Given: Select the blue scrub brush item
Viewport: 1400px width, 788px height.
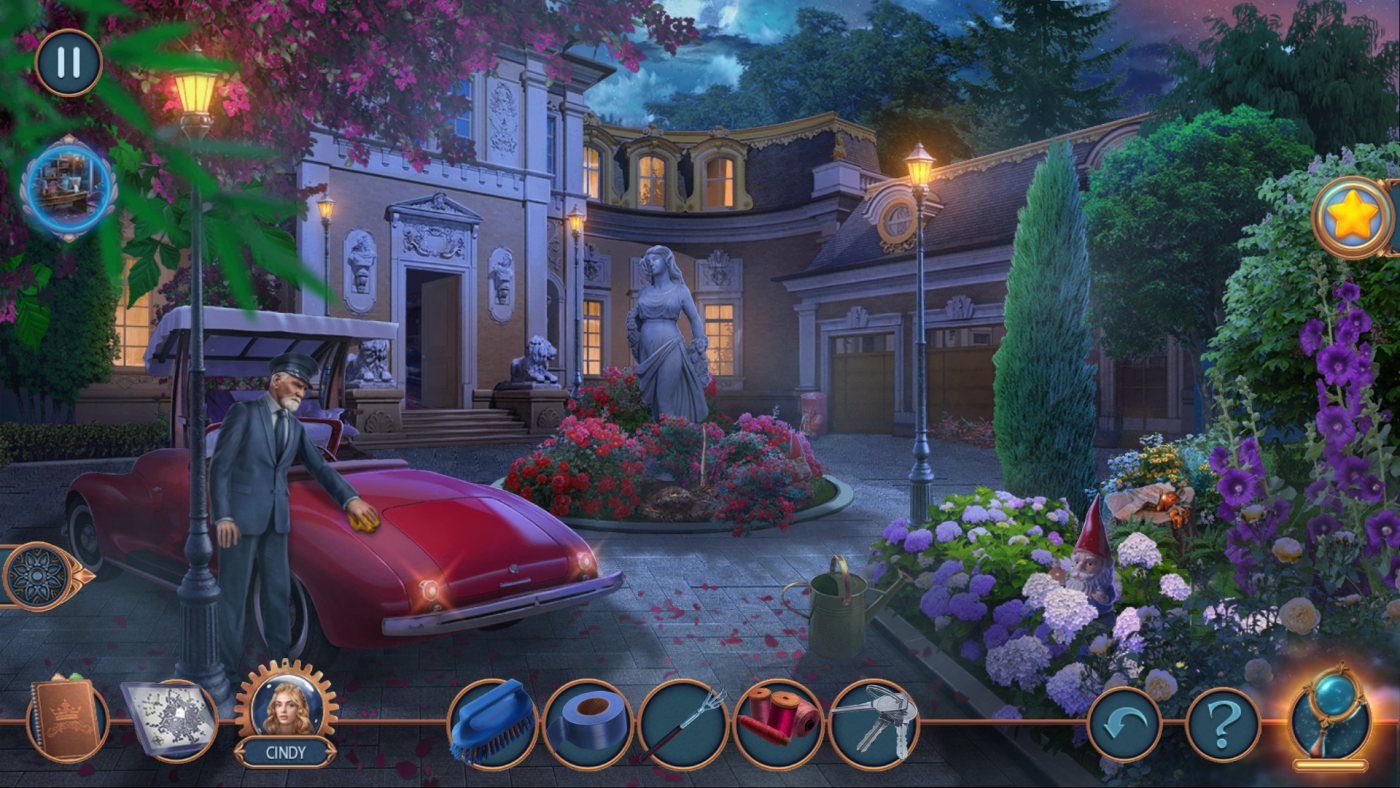Looking at the screenshot, I should [x=492, y=723].
